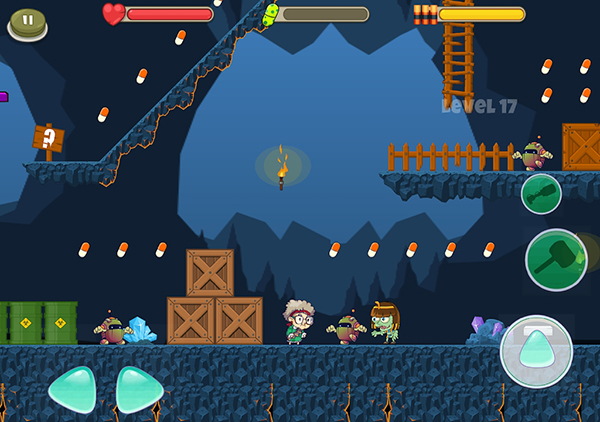Image resolution: width=600 pixels, height=422 pixels.
Task: Activate the hammer attack button
Action: point(556,260)
